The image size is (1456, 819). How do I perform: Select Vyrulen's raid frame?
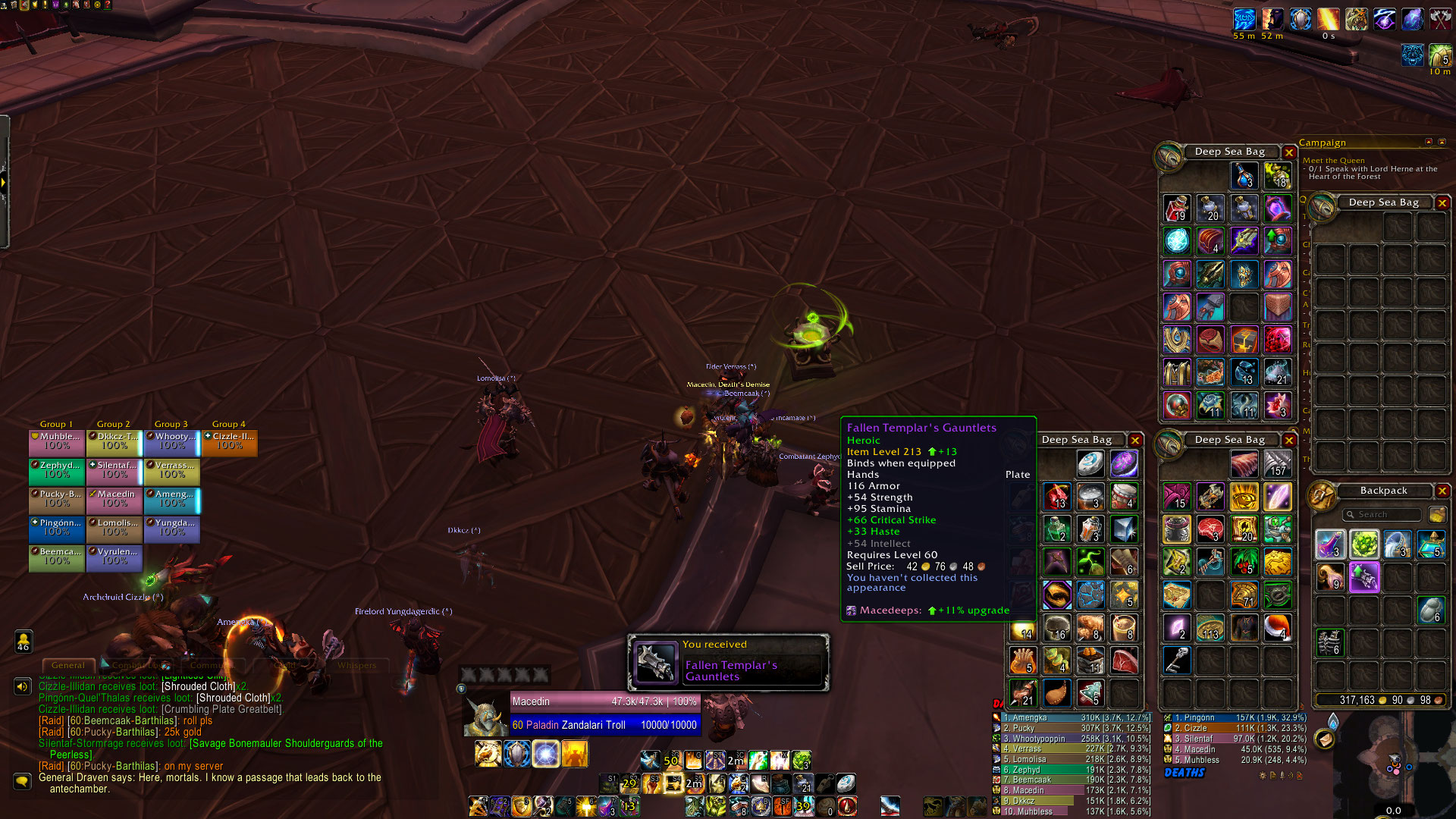[115, 557]
